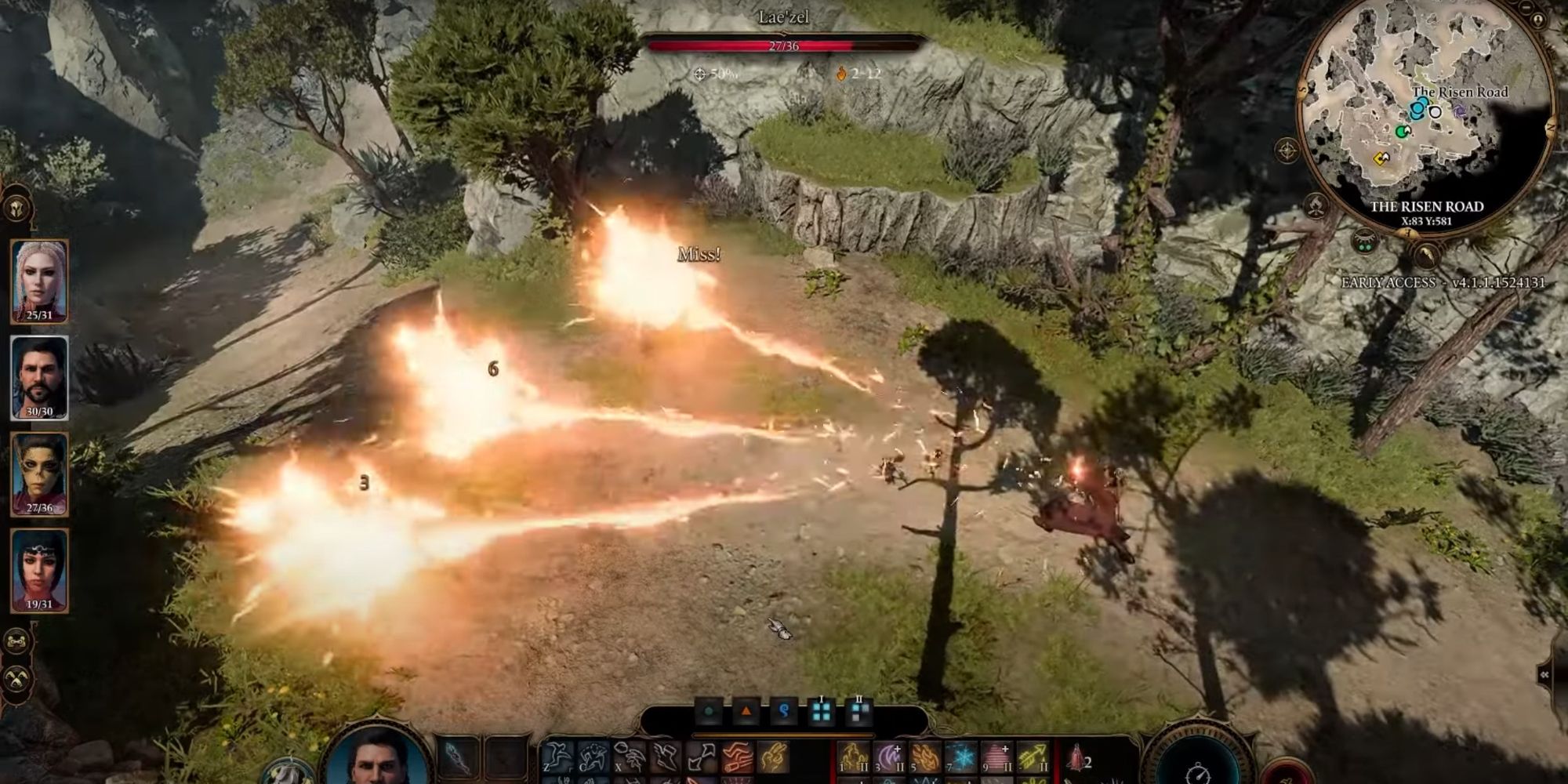Toggle turn-based mode with the stopwatch icon
The image size is (1568, 784).
1198,774
